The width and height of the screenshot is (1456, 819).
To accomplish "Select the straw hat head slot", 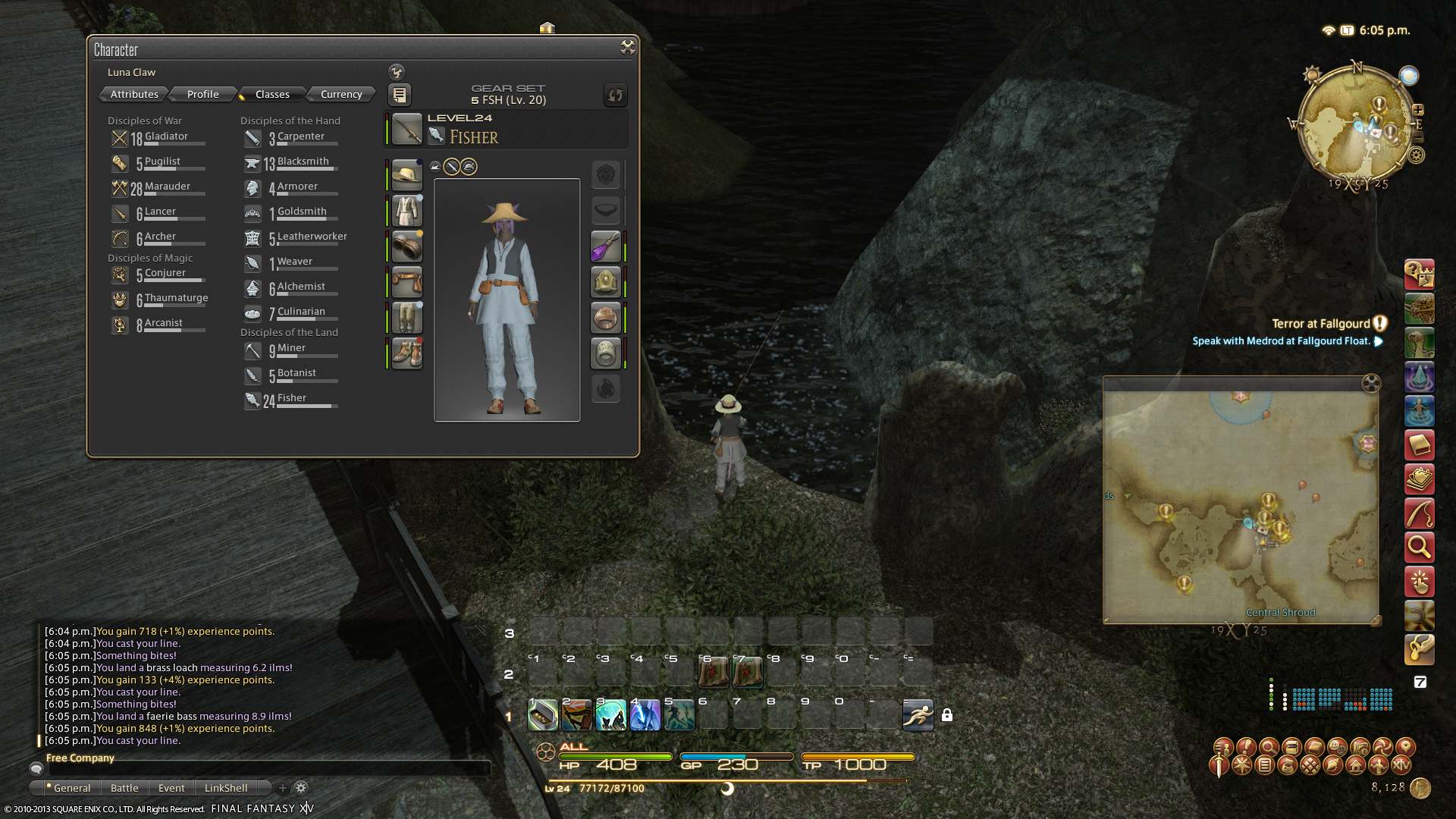I will [407, 175].
